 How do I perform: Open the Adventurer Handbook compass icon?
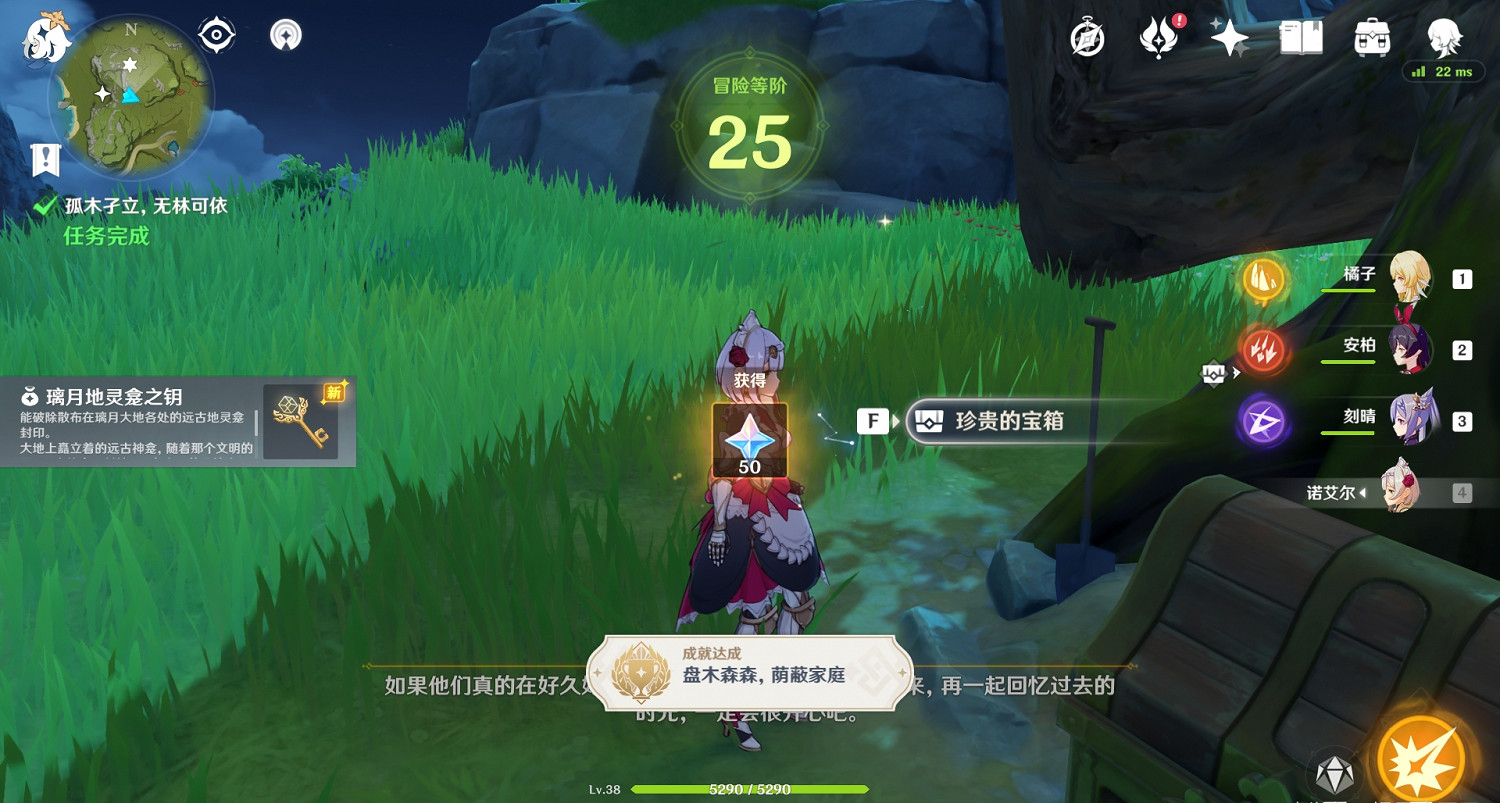tap(1086, 37)
